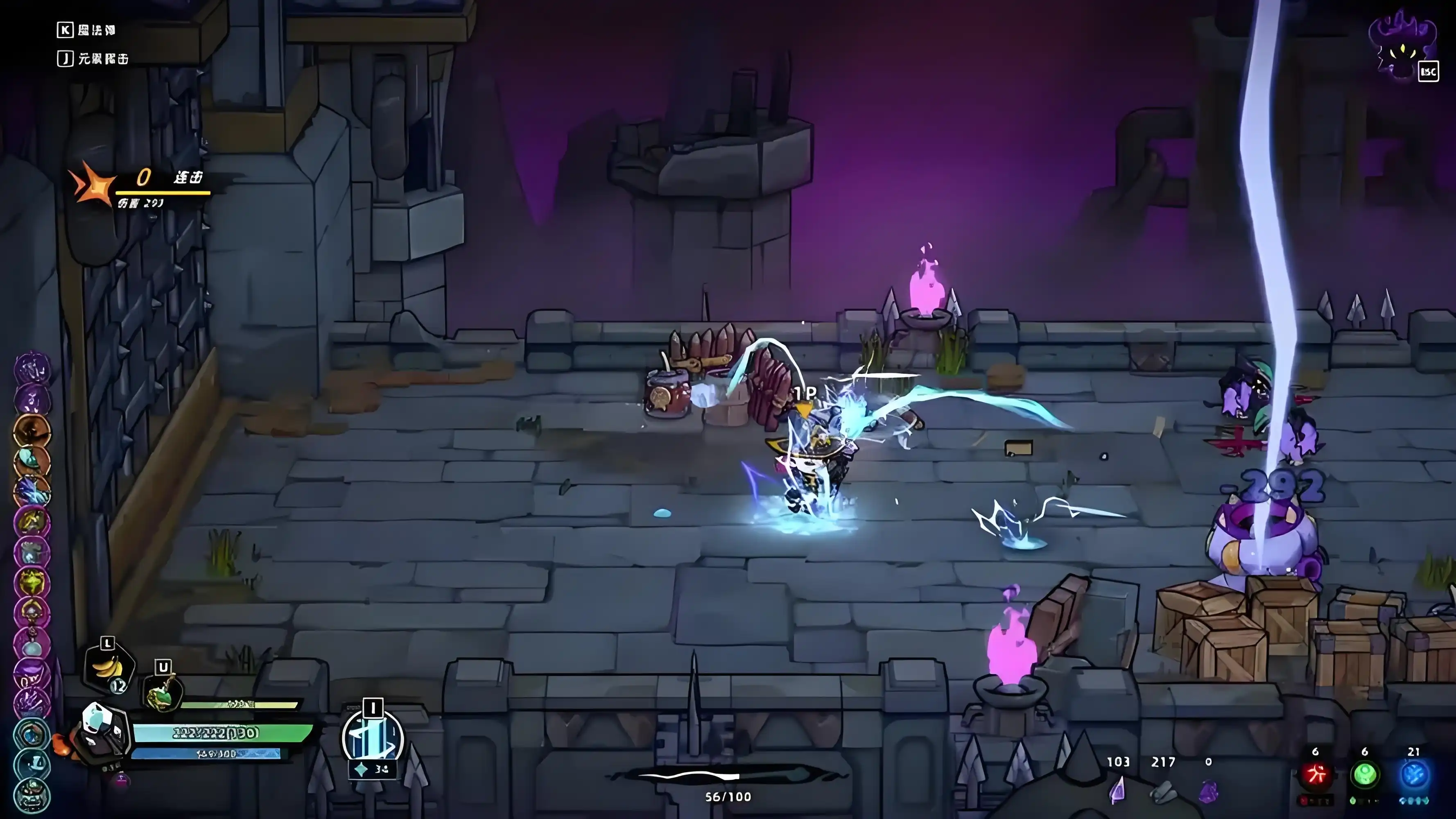Inspect the blue lightning relic icon
The image size is (1456, 819).
(x=32, y=491)
